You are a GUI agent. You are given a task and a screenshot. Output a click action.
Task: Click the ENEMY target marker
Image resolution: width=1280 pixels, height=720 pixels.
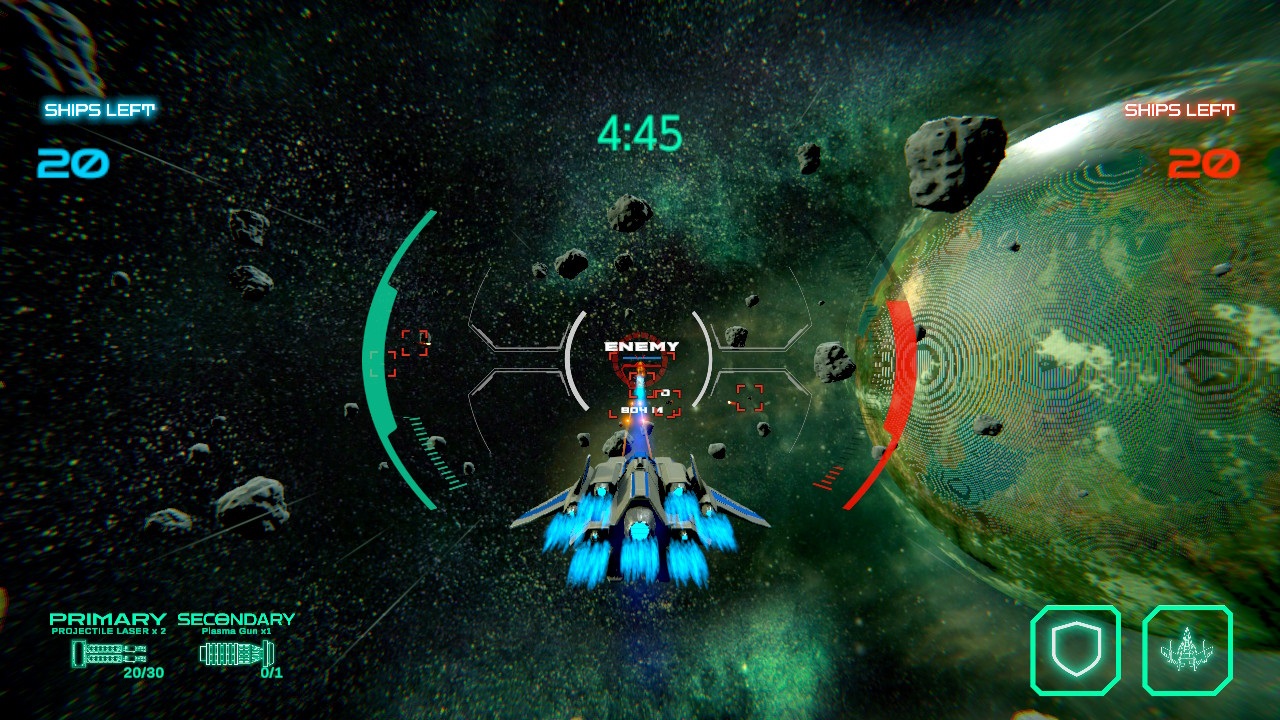[x=640, y=345]
